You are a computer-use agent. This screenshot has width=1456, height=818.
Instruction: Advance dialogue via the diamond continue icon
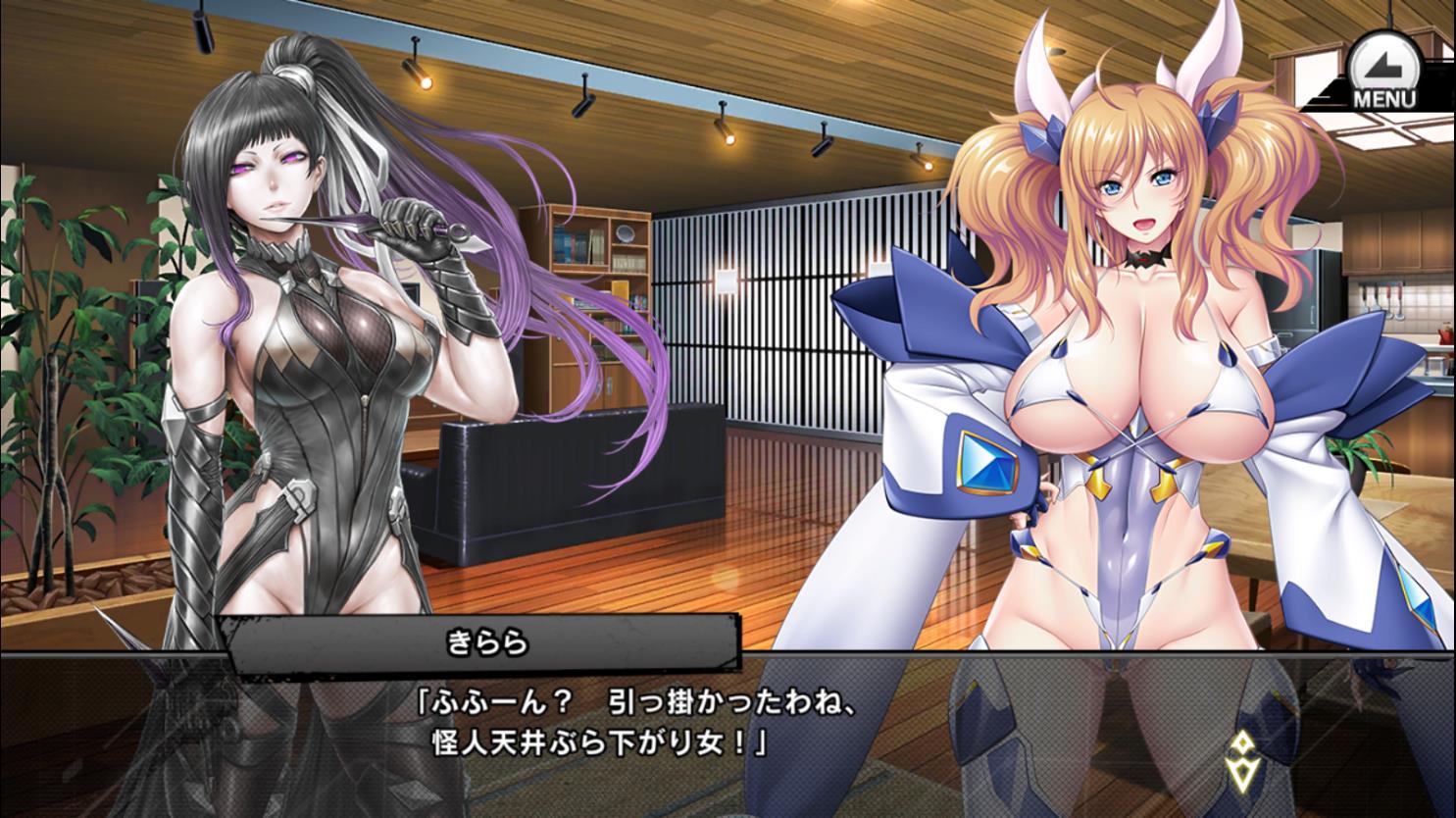[x=1241, y=759]
